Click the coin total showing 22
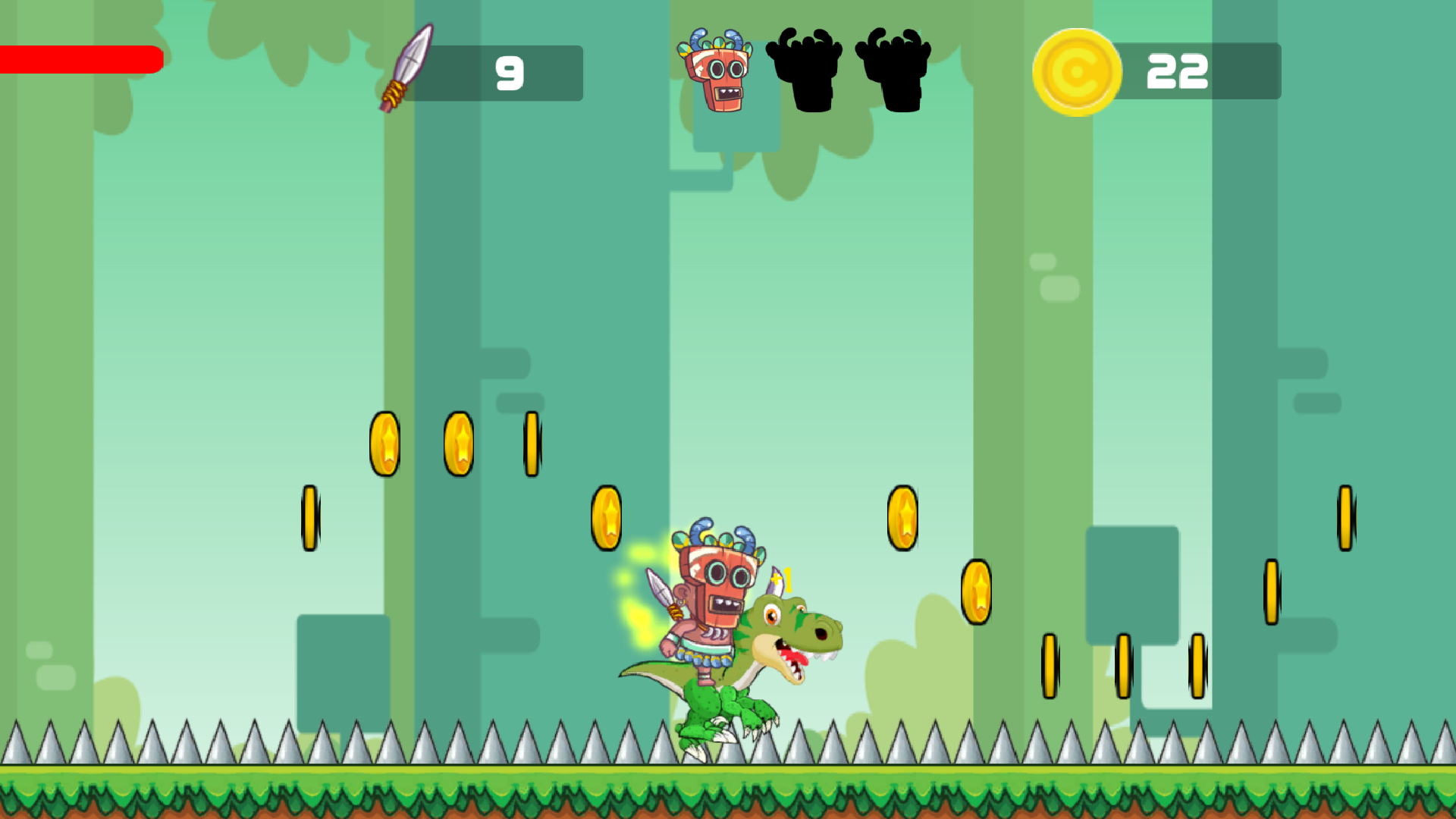The width and height of the screenshot is (1456, 819). tap(1178, 72)
